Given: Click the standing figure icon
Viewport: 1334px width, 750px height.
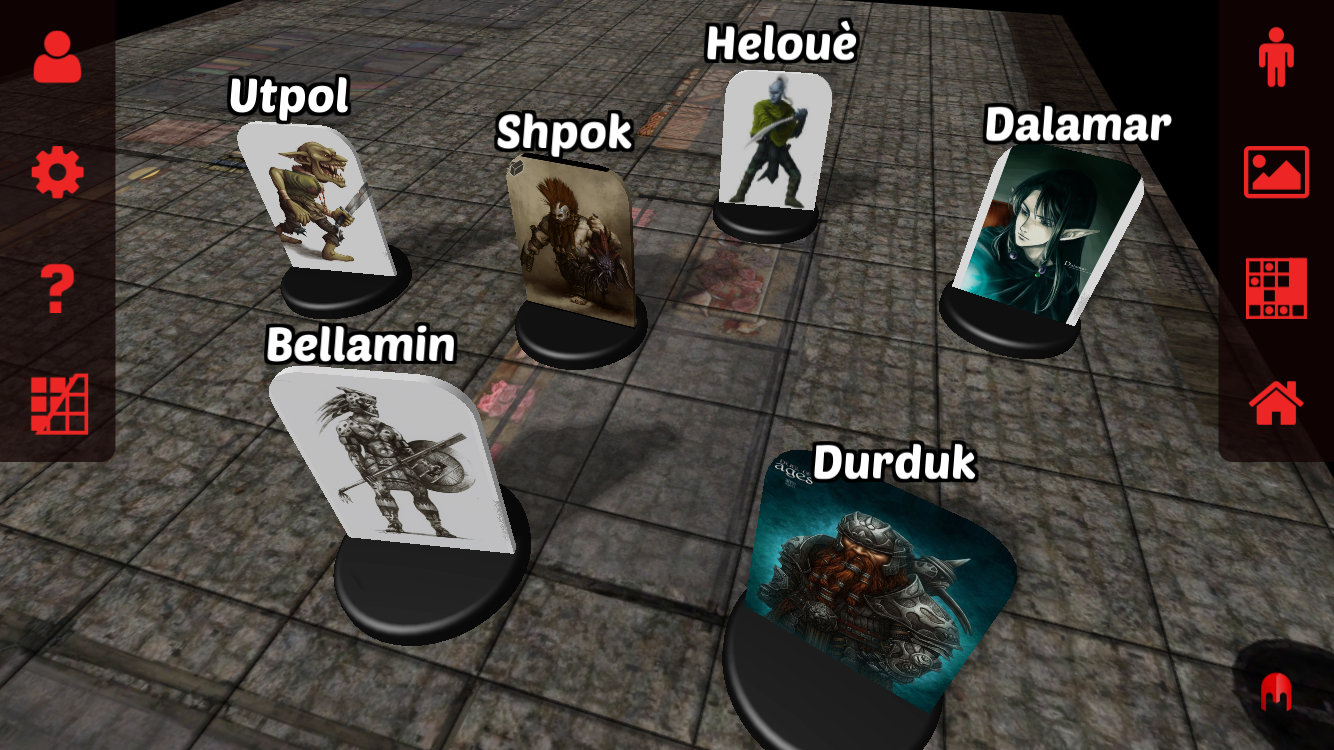Looking at the screenshot, I should 1276,57.
